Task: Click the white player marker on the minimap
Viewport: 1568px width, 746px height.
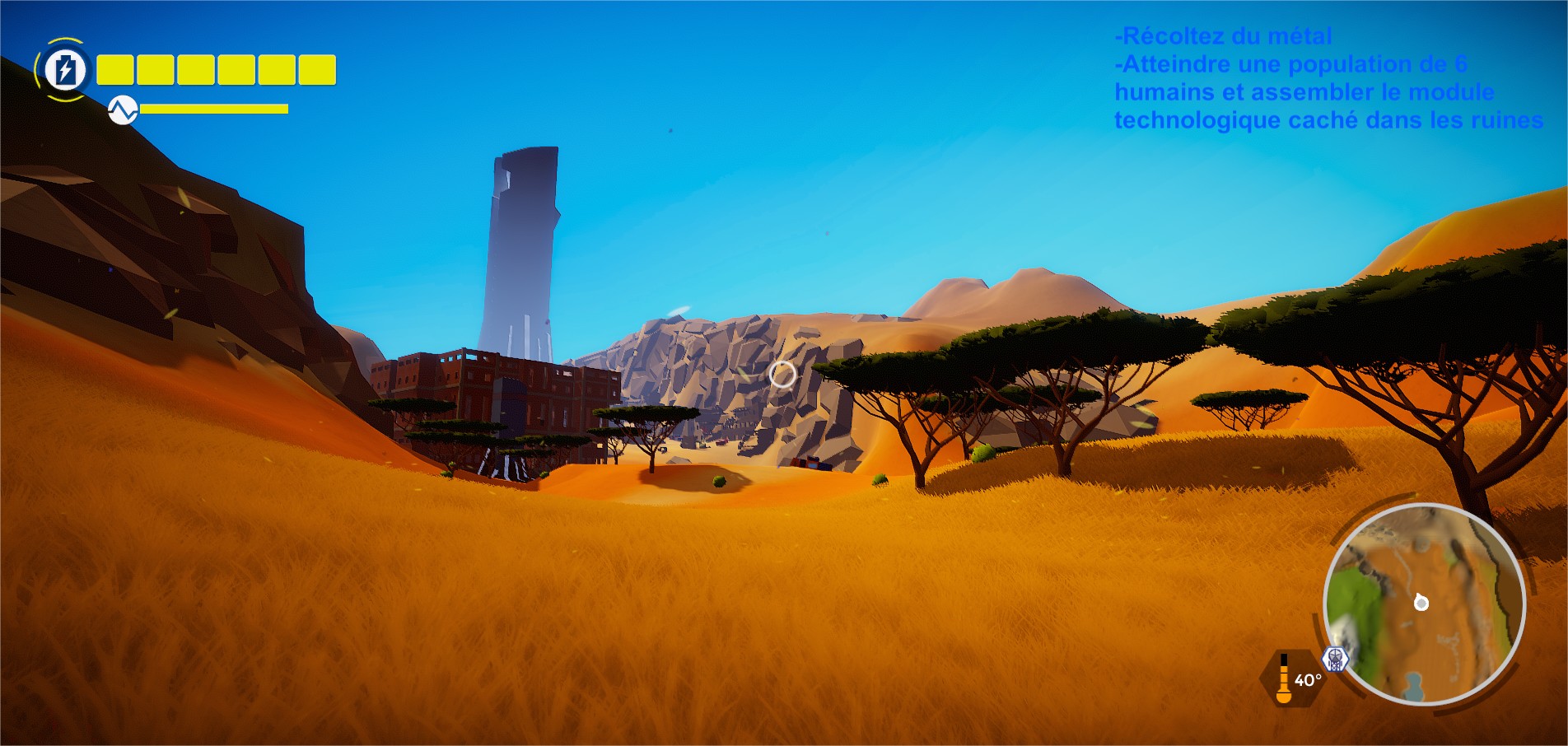Action: pos(1421,603)
